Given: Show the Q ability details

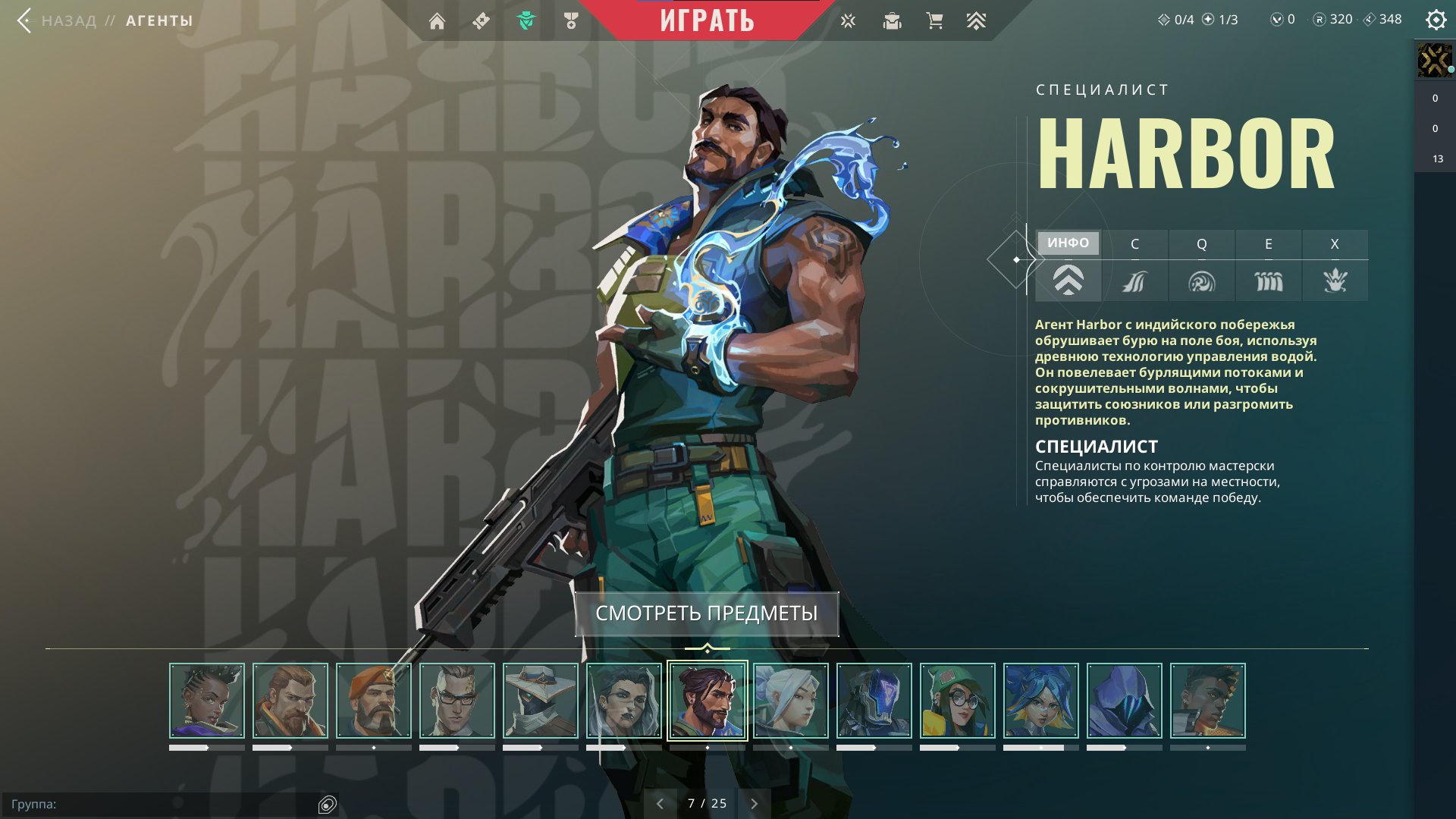Looking at the screenshot, I should click(1201, 265).
